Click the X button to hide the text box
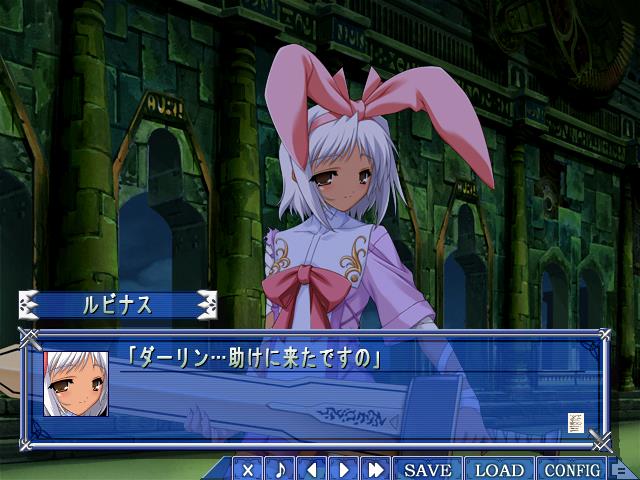The width and height of the screenshot is (640, 480). (248, 469)
